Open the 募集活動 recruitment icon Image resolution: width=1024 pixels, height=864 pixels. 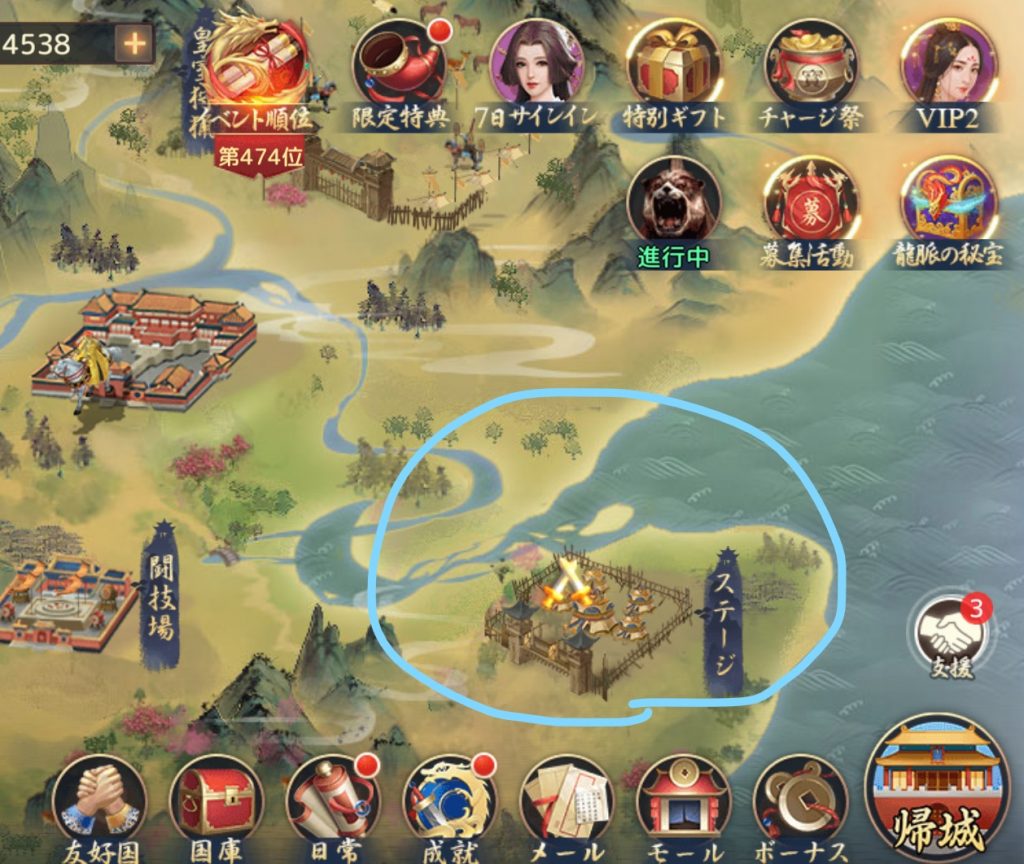811,205
